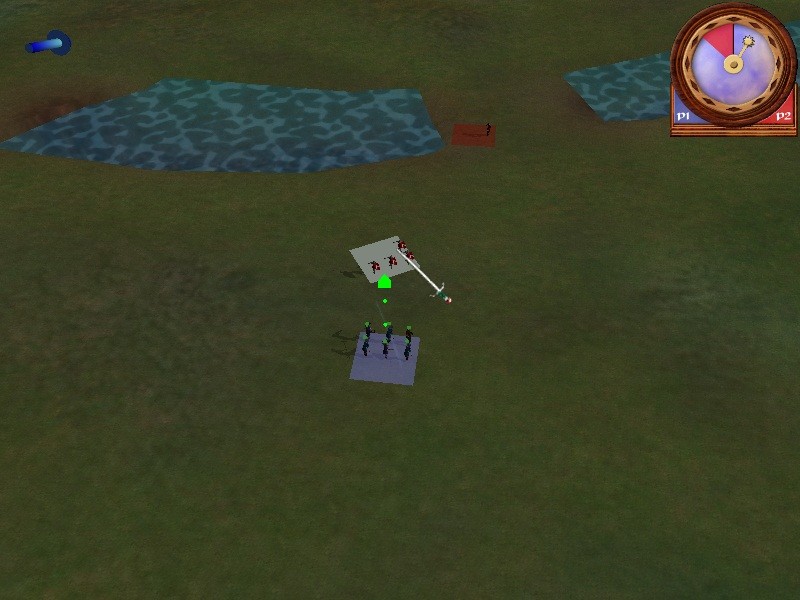Target the red squad on the white tile
This screenshot has height=600, width=800.
coord(388,258)
